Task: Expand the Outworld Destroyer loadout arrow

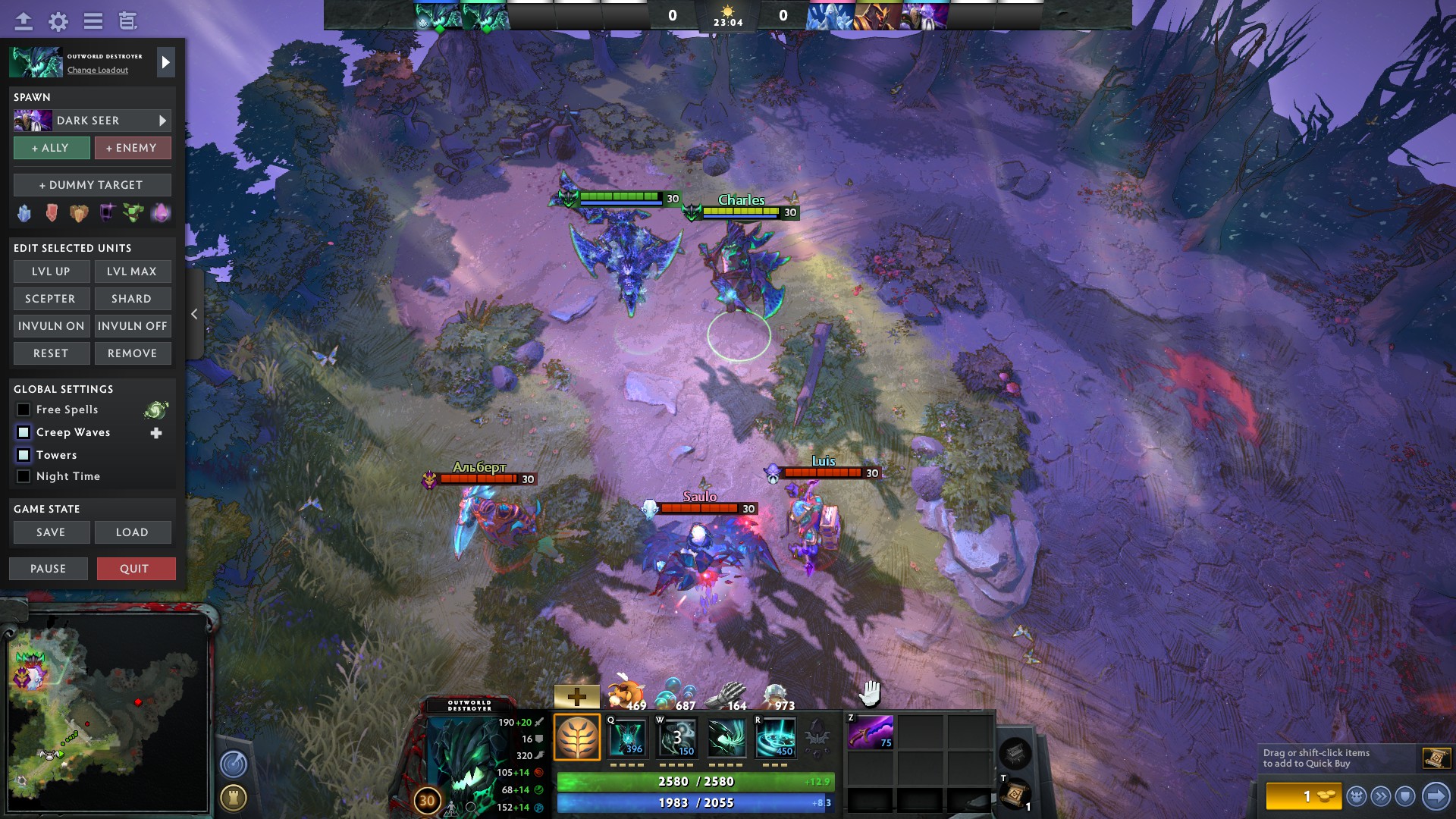Action: click(165, 62)
